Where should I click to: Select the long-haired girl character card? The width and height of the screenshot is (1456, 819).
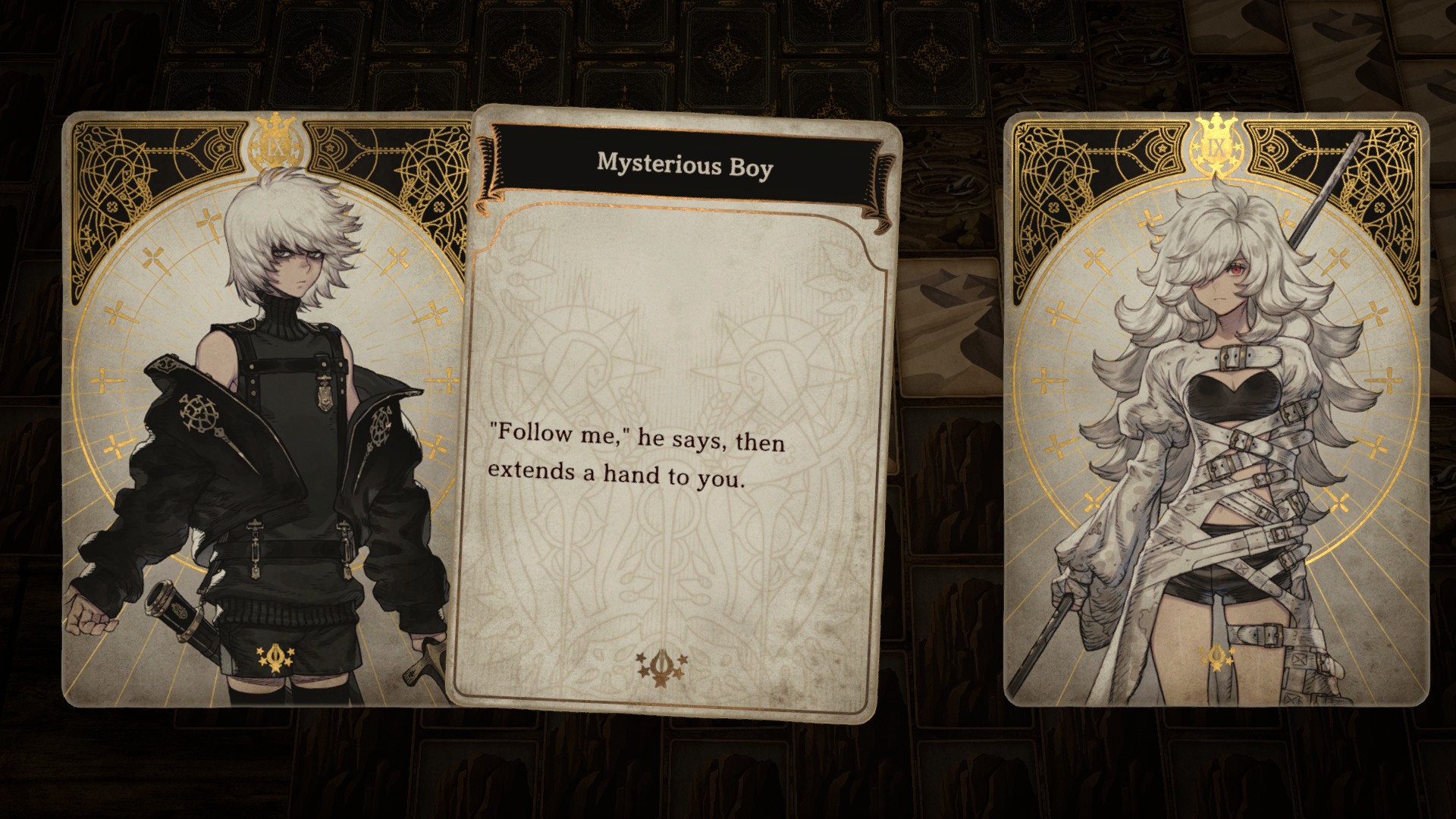(x=1215, y=409)
